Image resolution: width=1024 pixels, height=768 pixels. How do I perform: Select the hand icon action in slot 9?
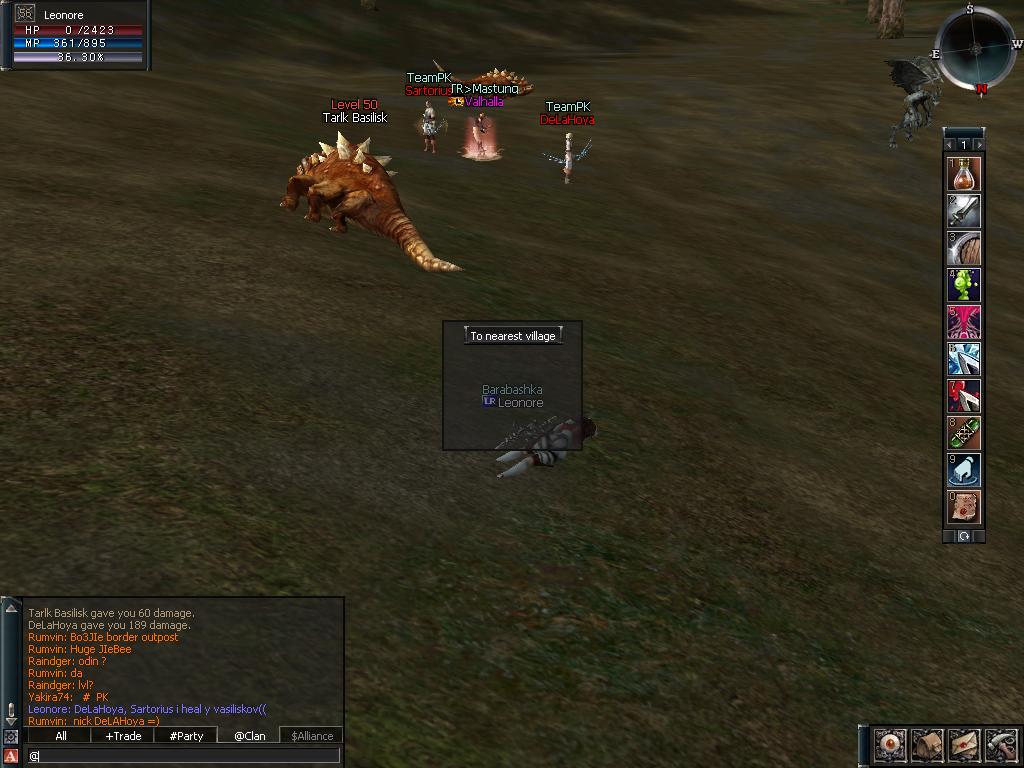[x=964, y=471]
